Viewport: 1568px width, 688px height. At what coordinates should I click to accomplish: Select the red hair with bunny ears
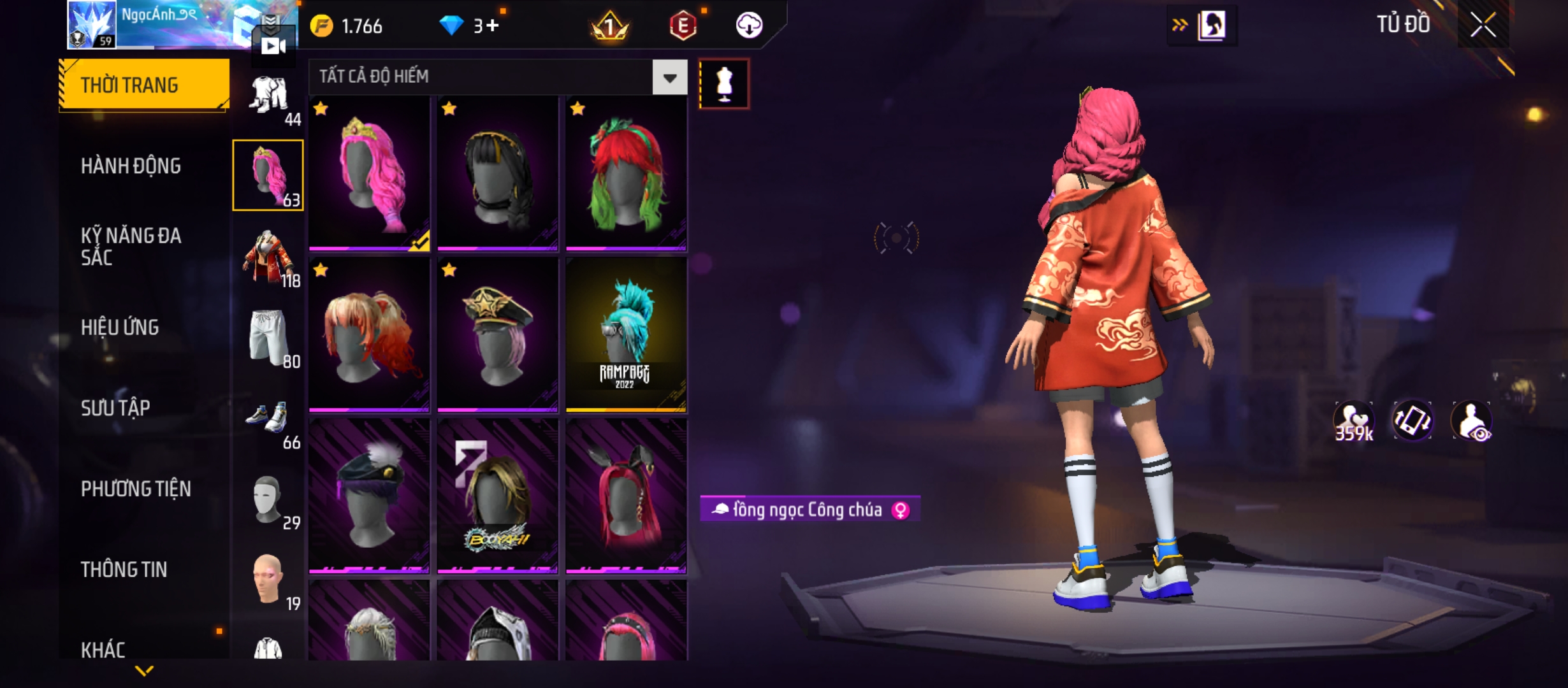[626, 496]
